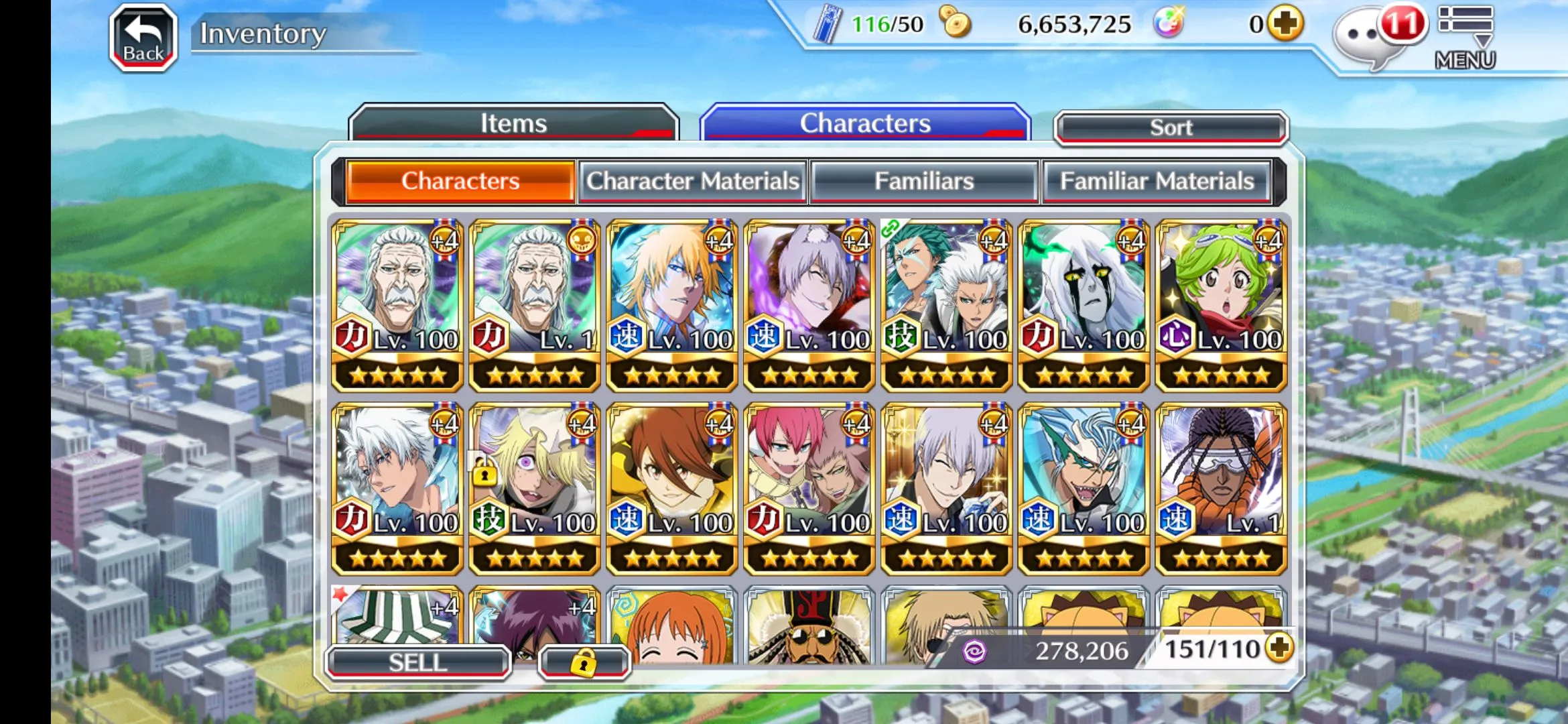Screen dimensions: 1568x724
Task: Open the Sort options
Action: tap(1171, 127)
